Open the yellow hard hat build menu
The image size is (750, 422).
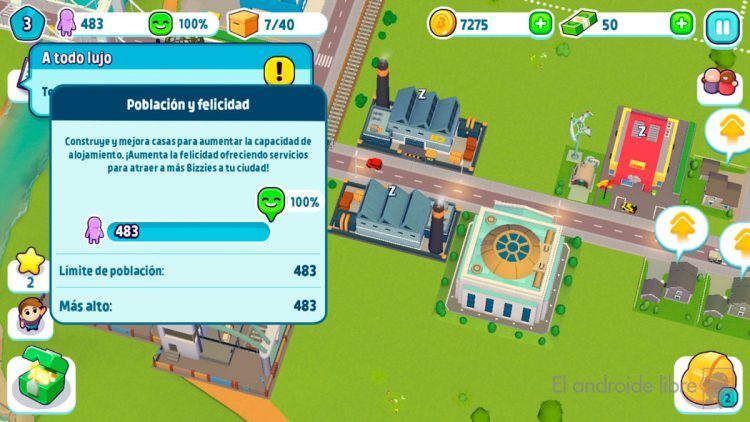click(x=708, y=384)
